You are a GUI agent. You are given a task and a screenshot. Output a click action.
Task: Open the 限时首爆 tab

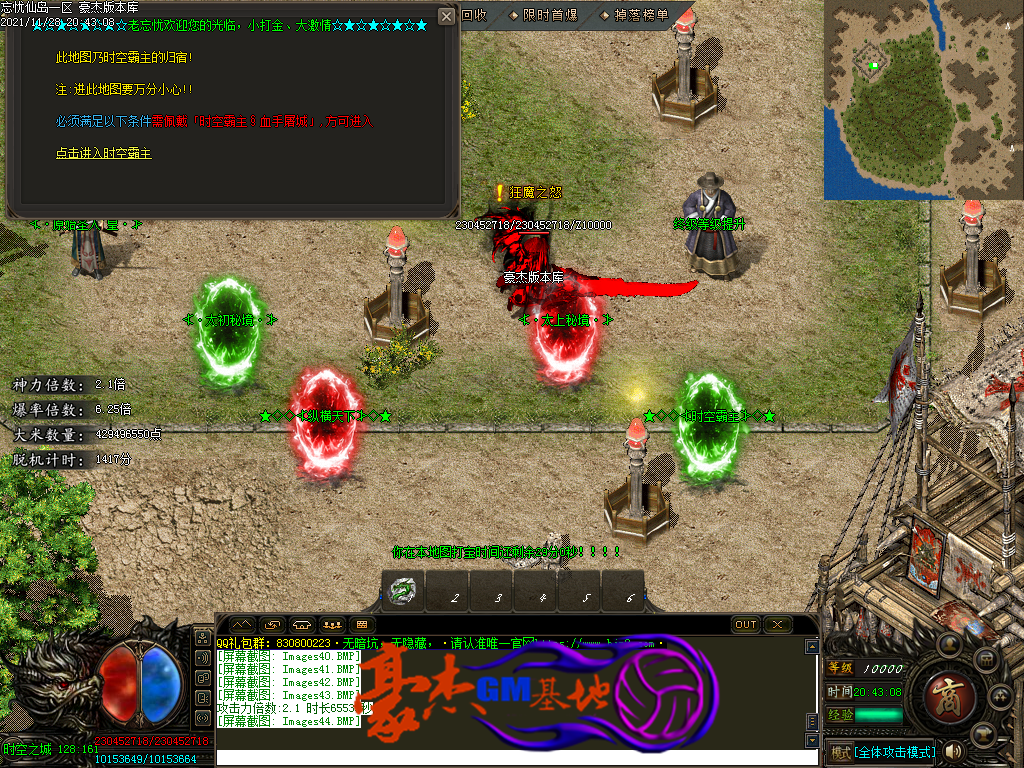pyautogui.click(x=543, y=15)
